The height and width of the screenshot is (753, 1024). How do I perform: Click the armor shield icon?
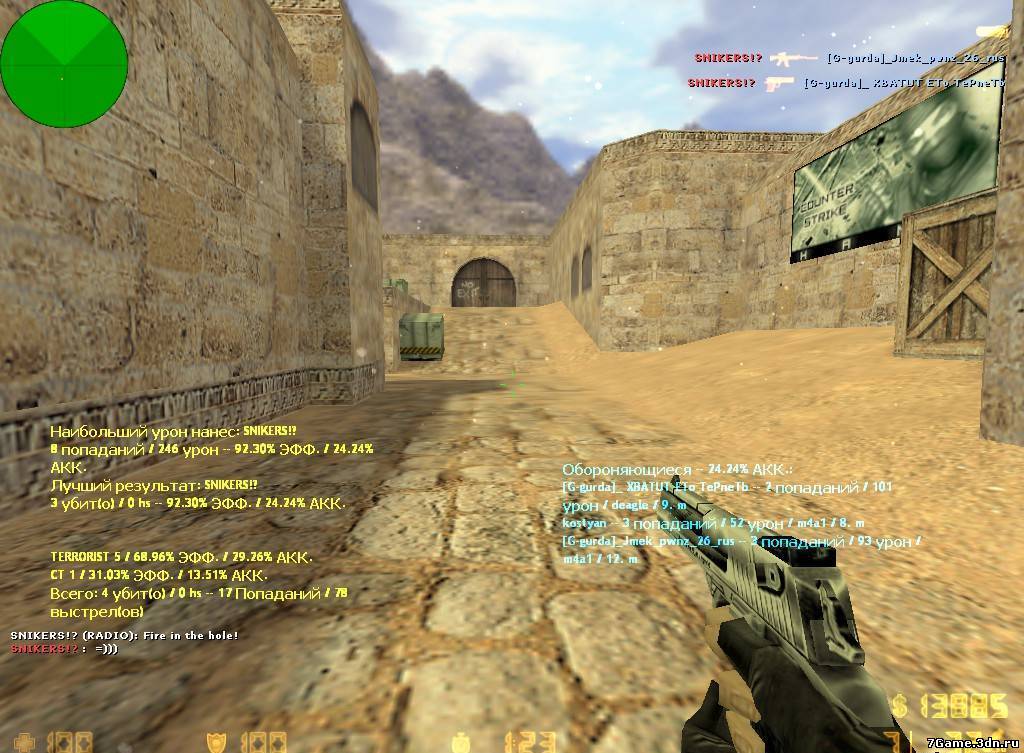214,742
